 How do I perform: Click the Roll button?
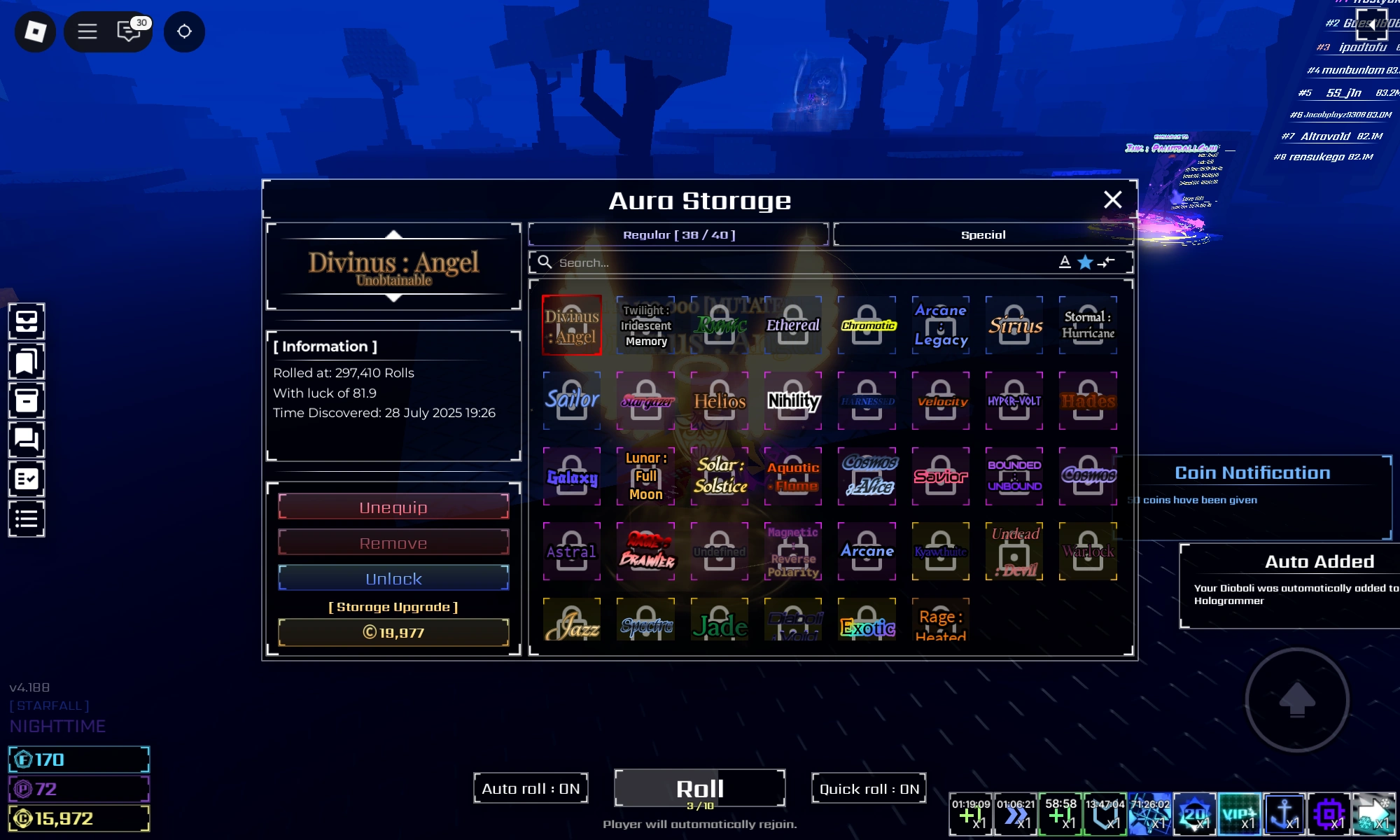[x=699, y=787]
